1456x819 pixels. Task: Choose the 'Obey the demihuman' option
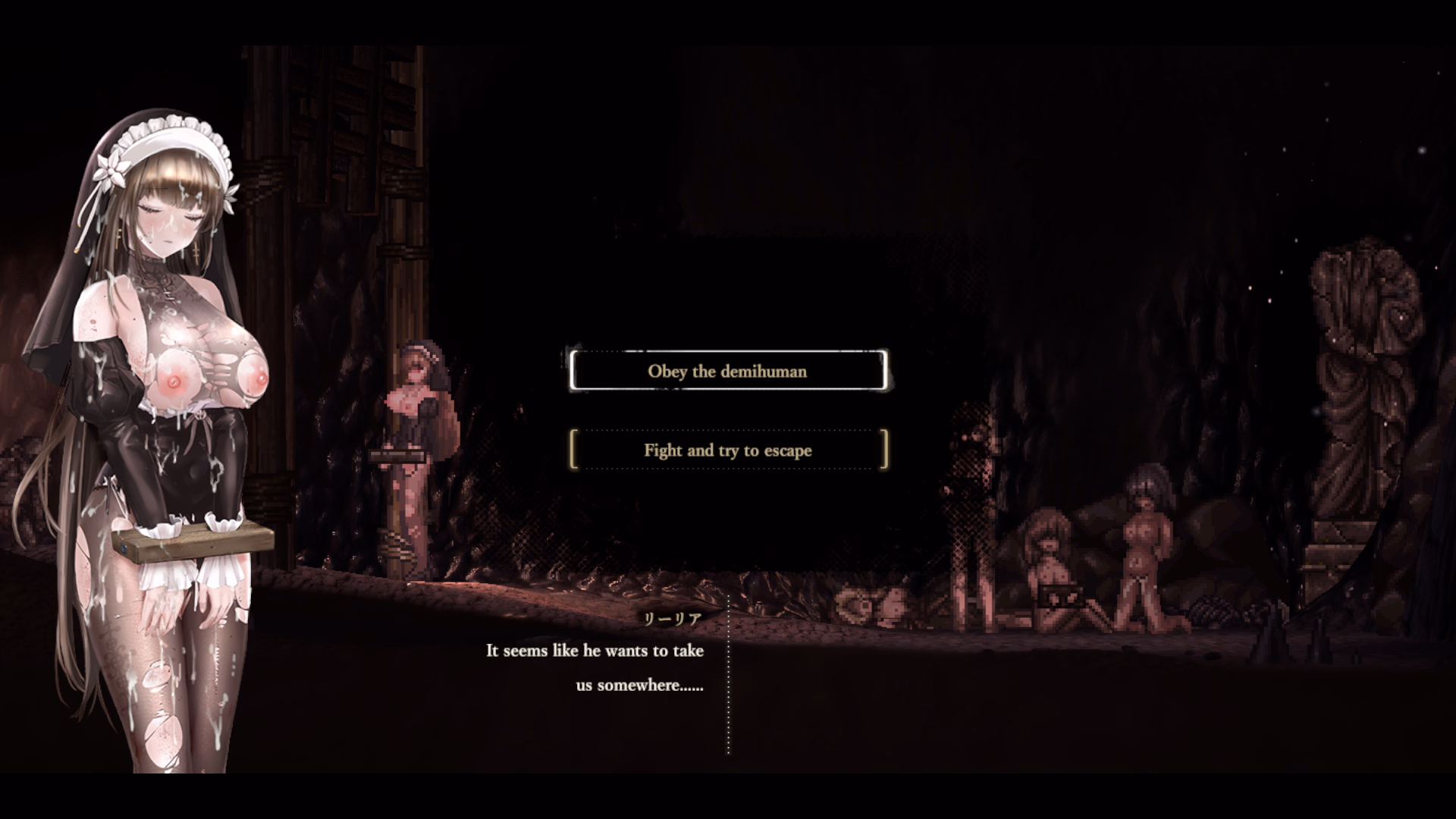[727, 371]
